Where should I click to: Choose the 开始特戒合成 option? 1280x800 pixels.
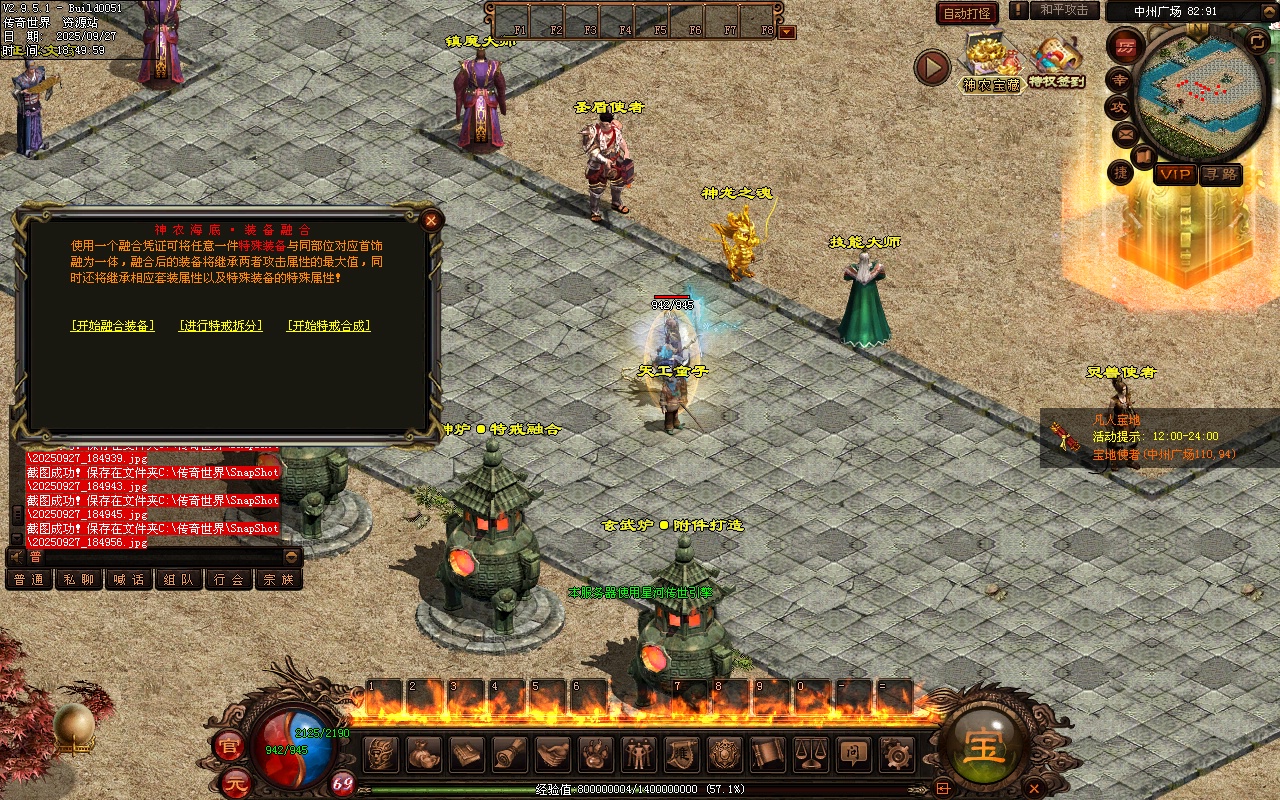(329, 326)
